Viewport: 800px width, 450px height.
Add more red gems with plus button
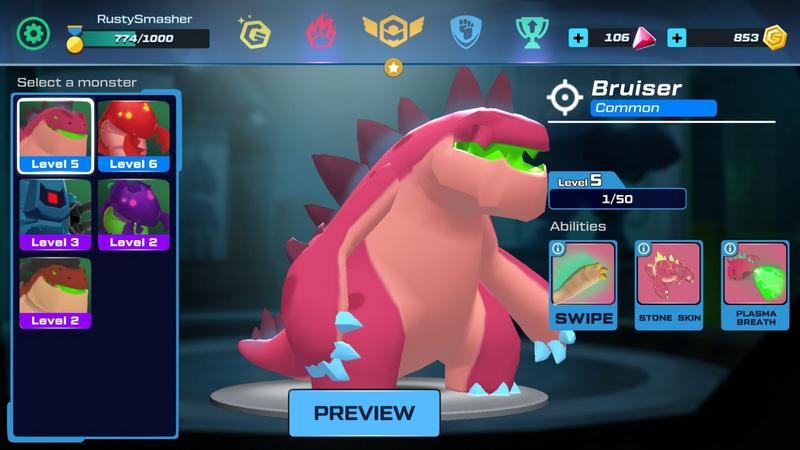pos(578,38)
